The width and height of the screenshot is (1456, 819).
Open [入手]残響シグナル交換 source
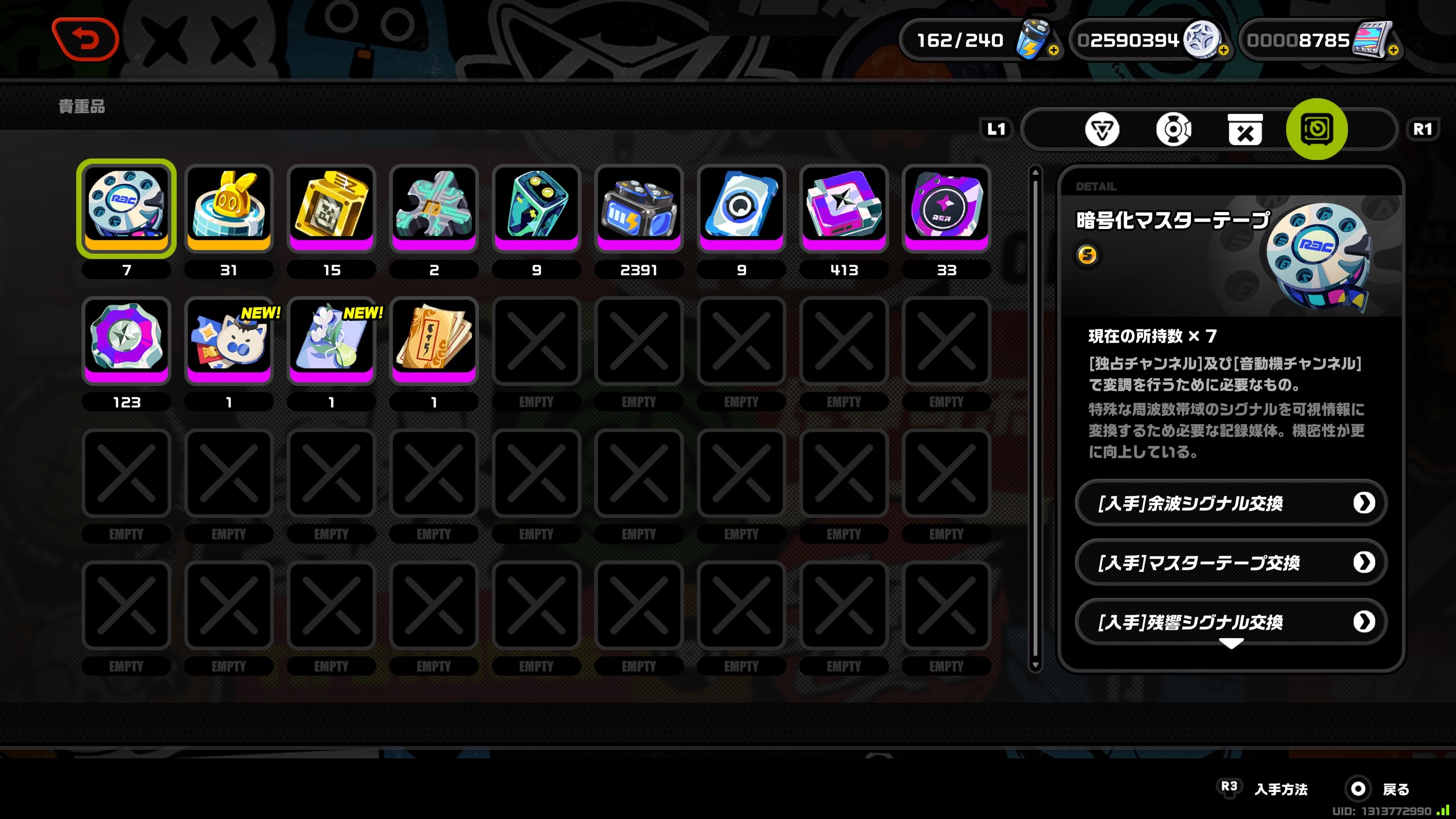[x=1230, y=622]
